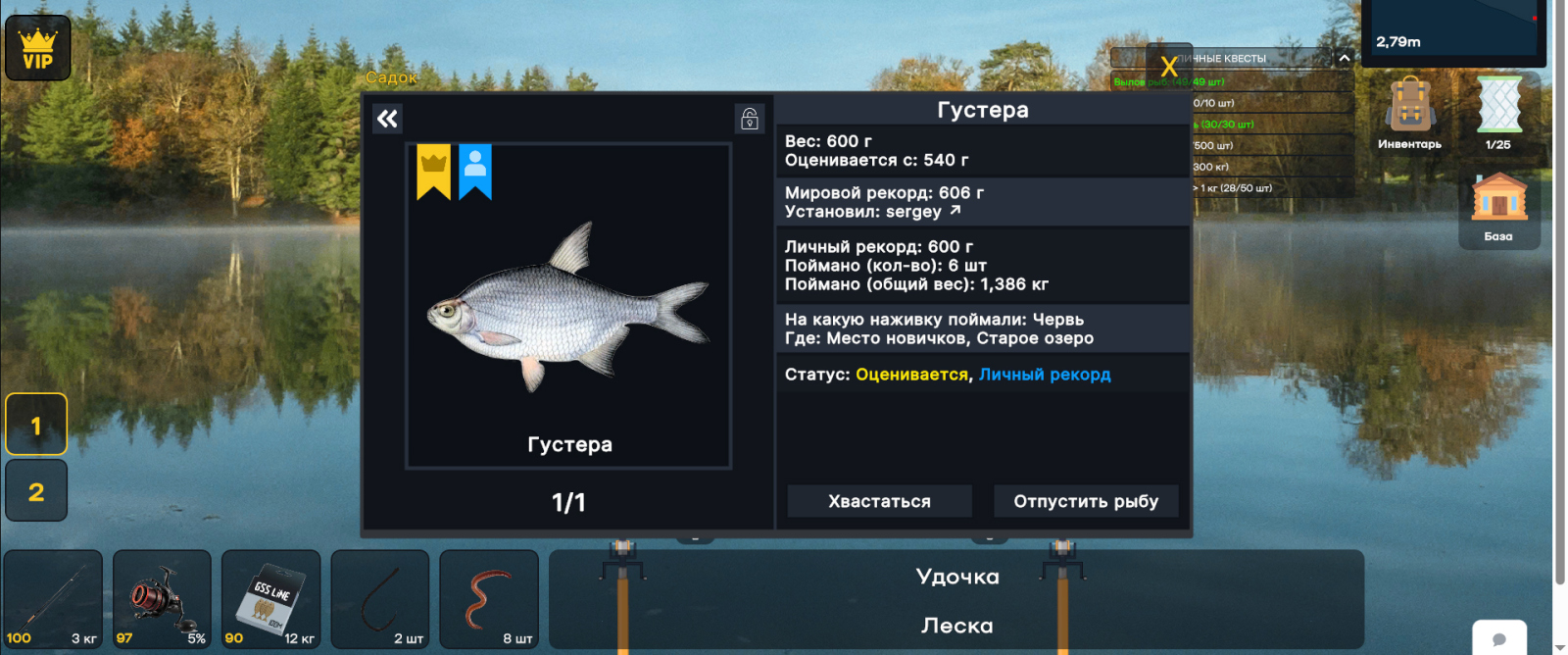Select the GSS Line fishing line slot
1568x655 pixels.
[x=270, y=599]
